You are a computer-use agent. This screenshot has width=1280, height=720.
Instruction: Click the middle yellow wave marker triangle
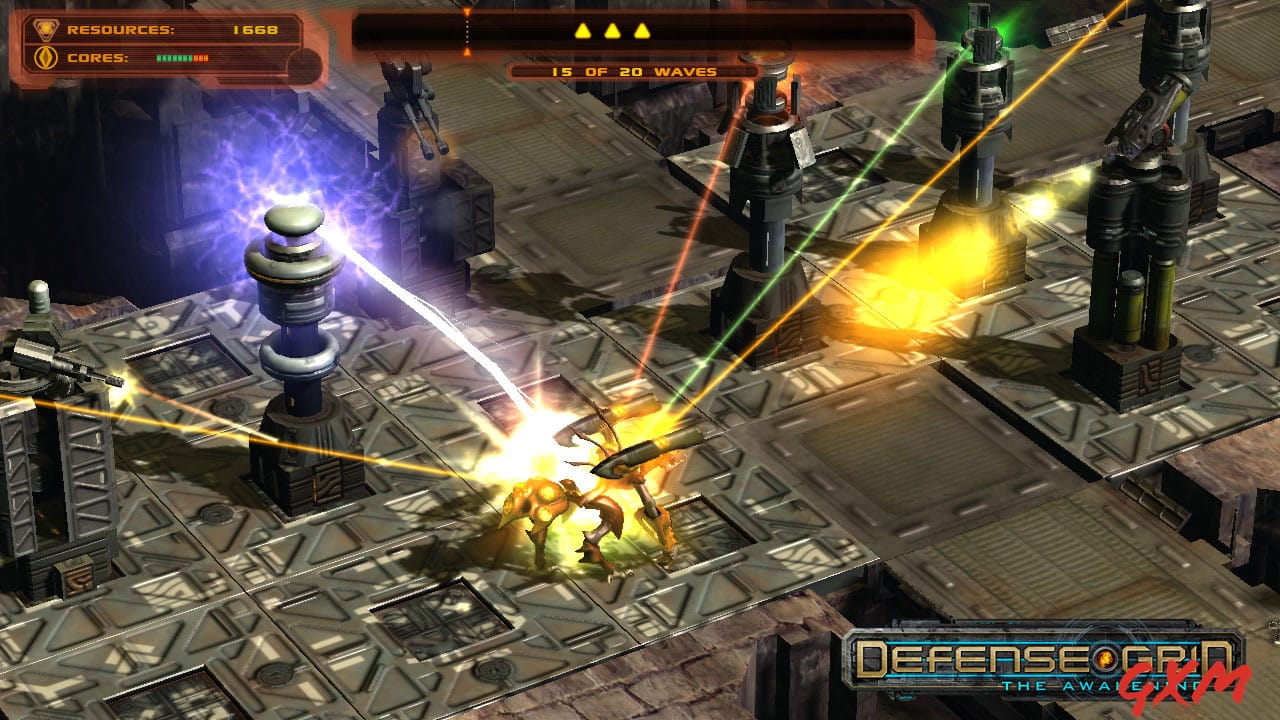(x=611, y=29)
